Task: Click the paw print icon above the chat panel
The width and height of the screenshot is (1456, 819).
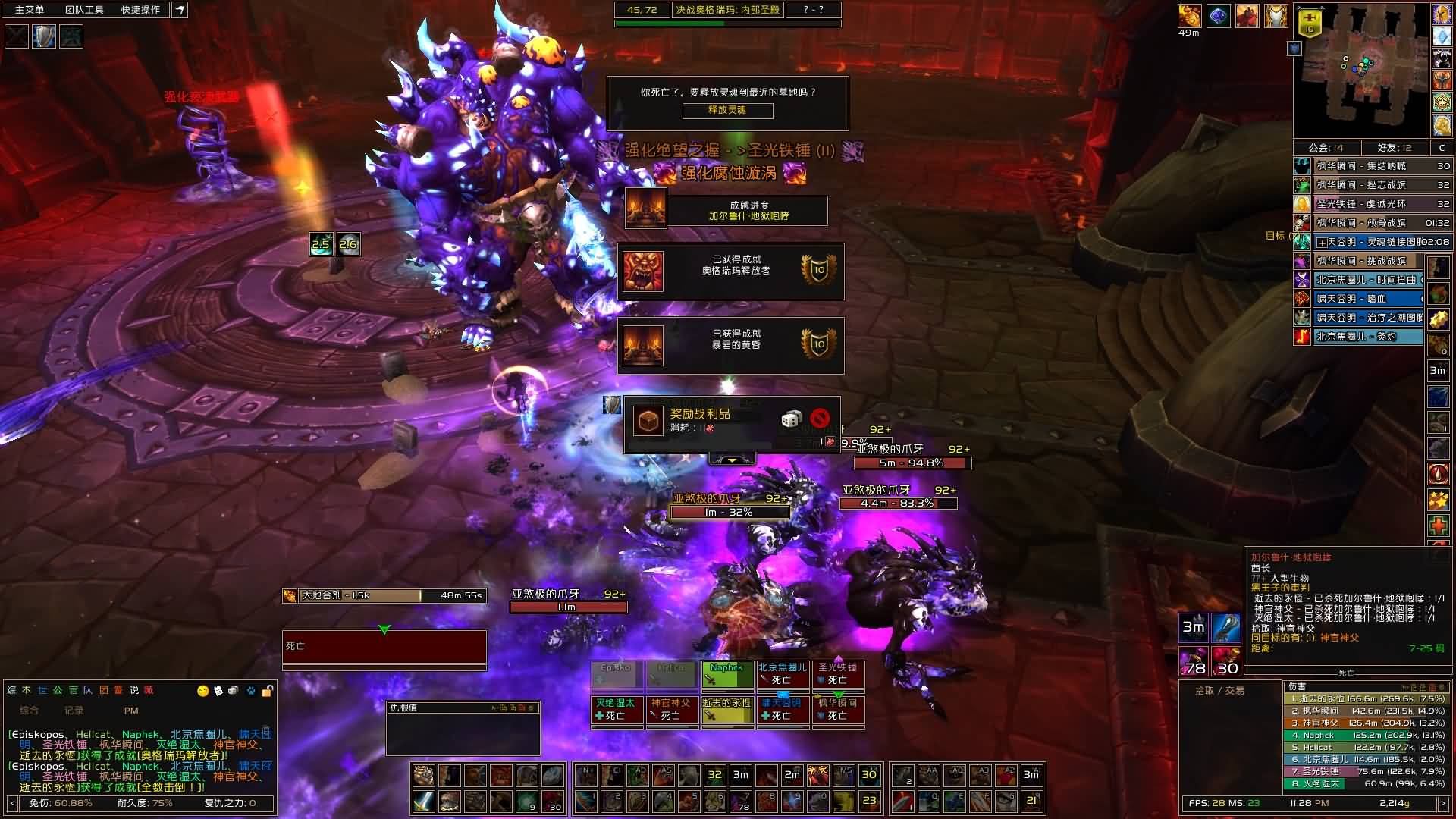Action: click(250, 691)
